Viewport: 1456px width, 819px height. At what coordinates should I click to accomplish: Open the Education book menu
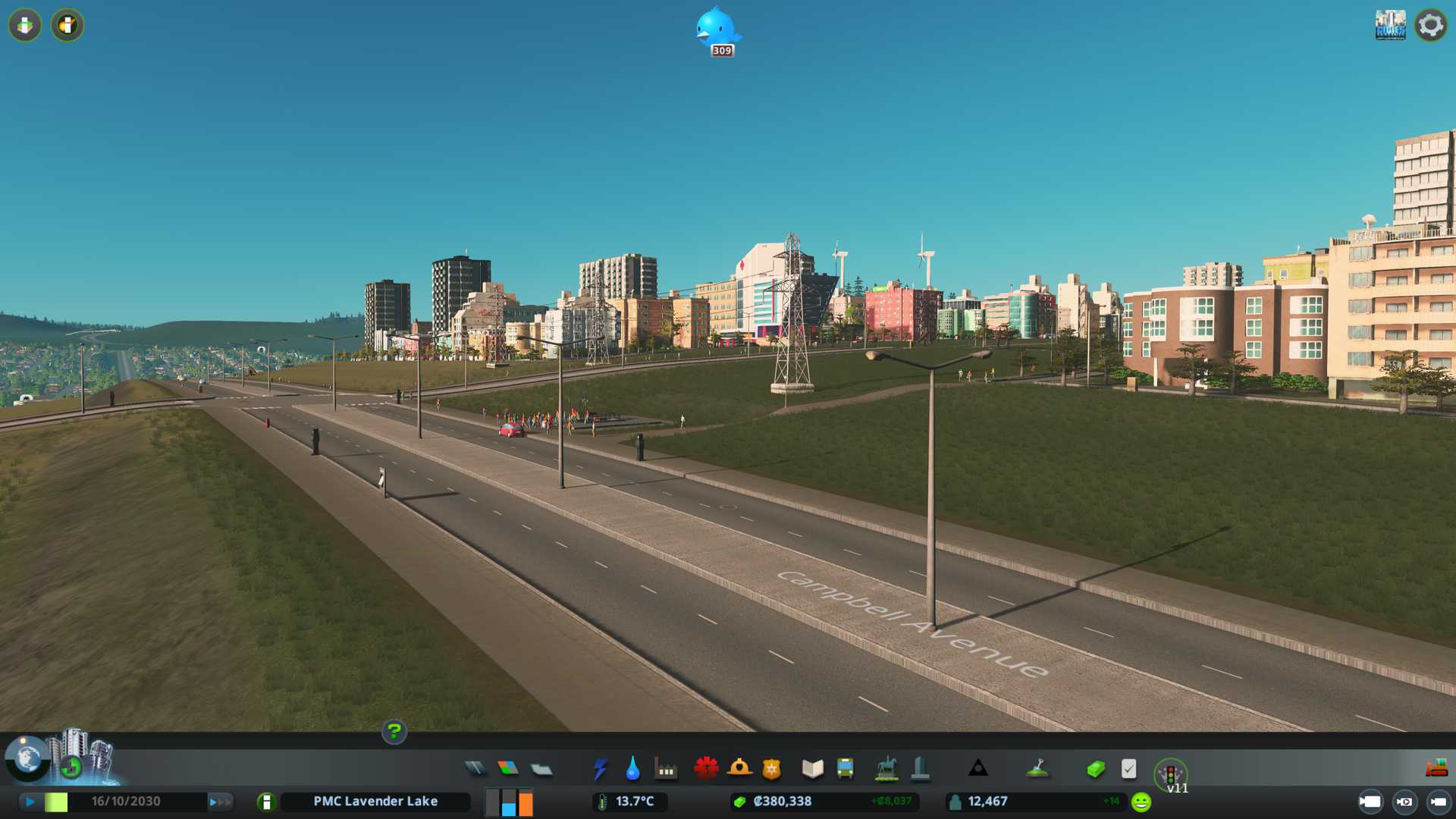[812, 769]
